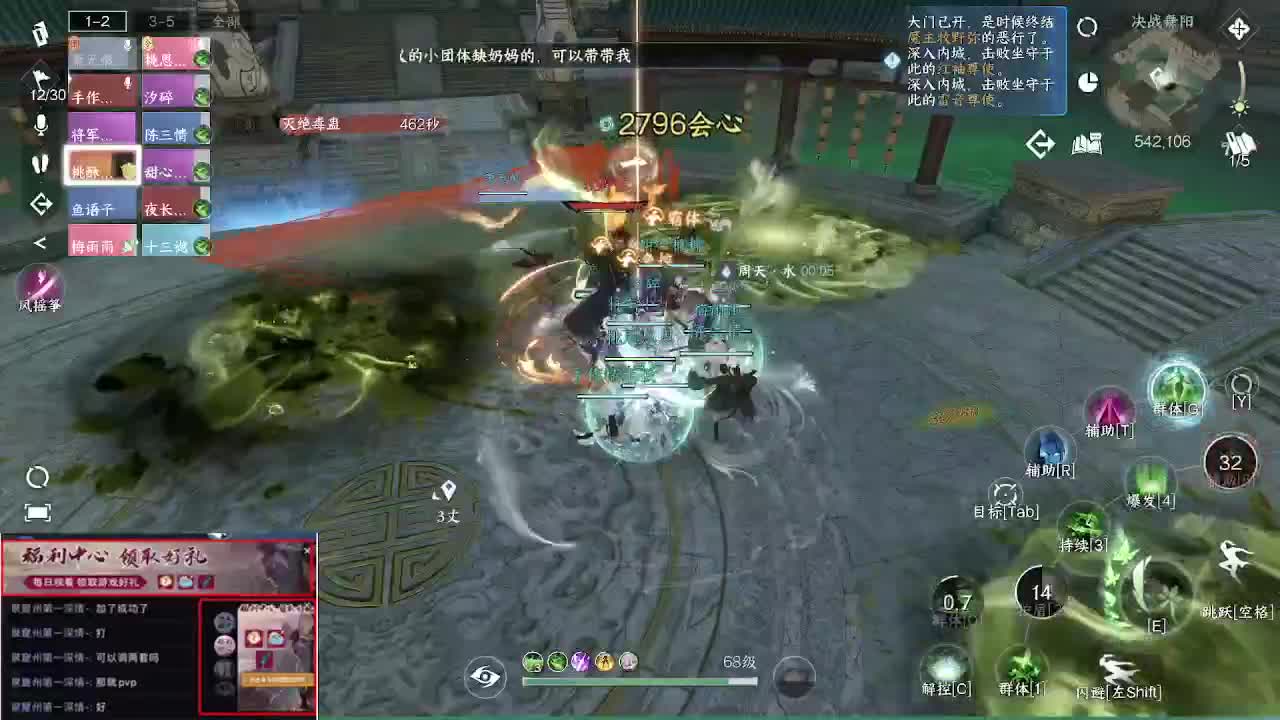Toggle the eye visibility icon at bottom center

tap(483, 676)
